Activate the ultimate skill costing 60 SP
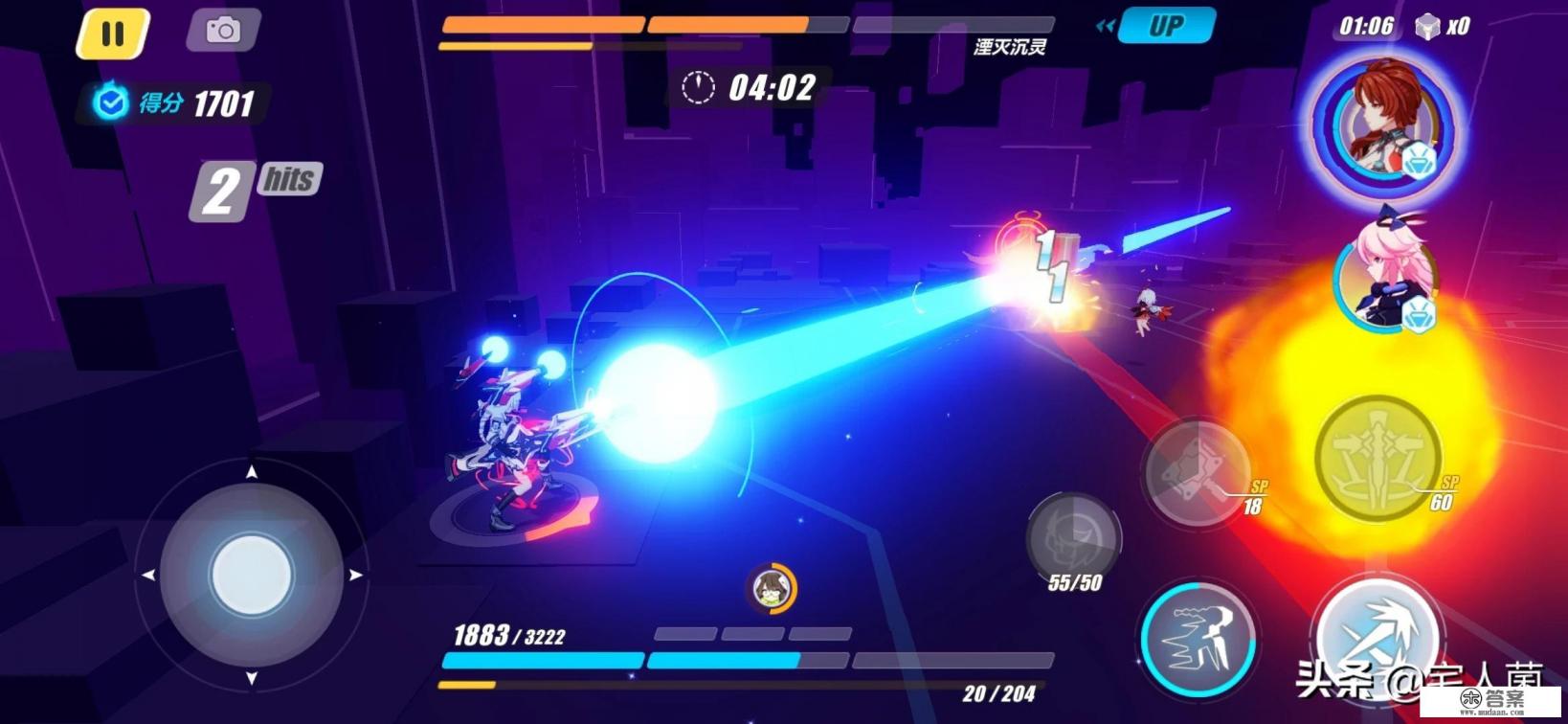The image size is (1568, 724). point(1377,459)
